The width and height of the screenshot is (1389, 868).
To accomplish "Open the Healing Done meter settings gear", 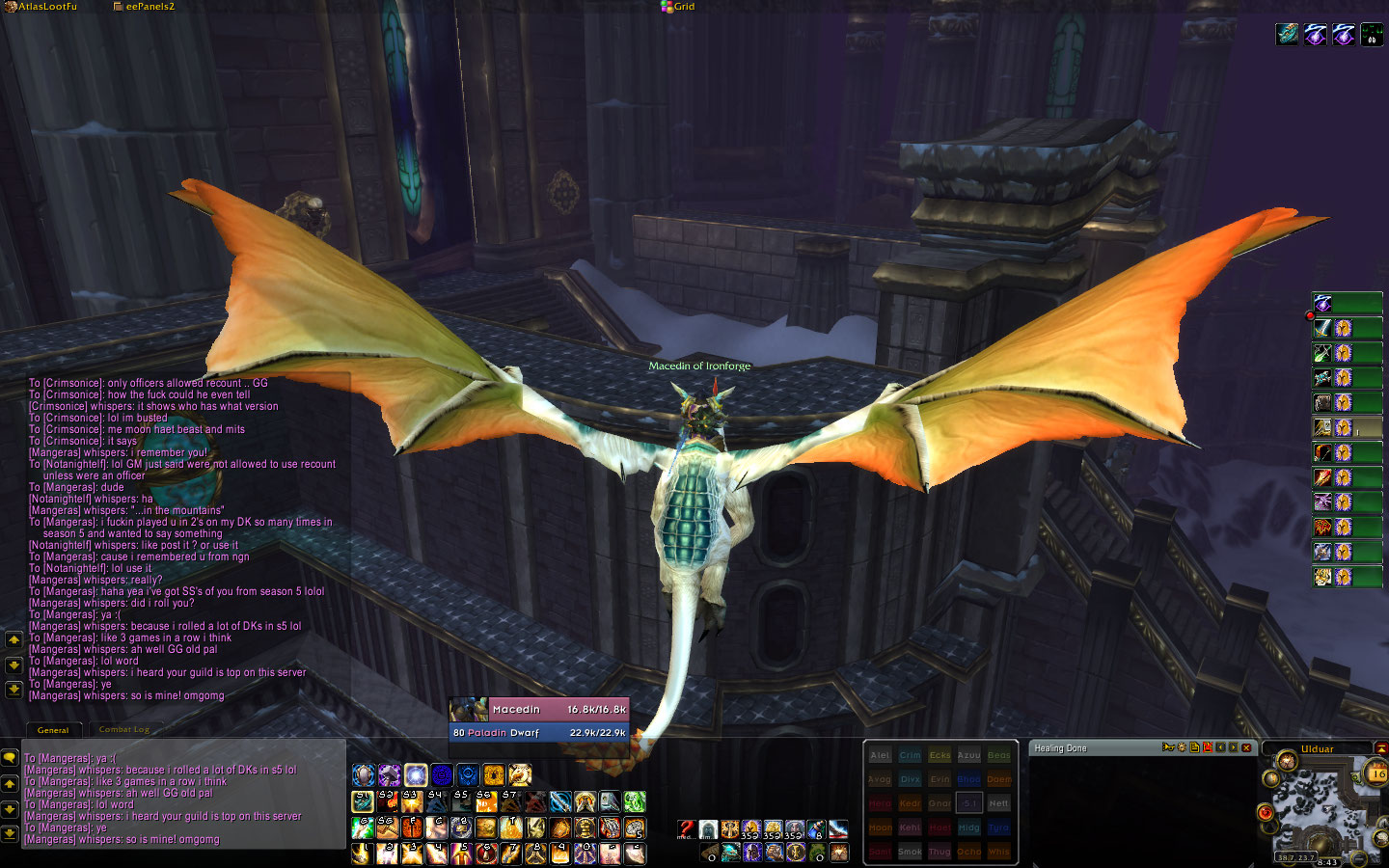I will tap(1182, 747).
